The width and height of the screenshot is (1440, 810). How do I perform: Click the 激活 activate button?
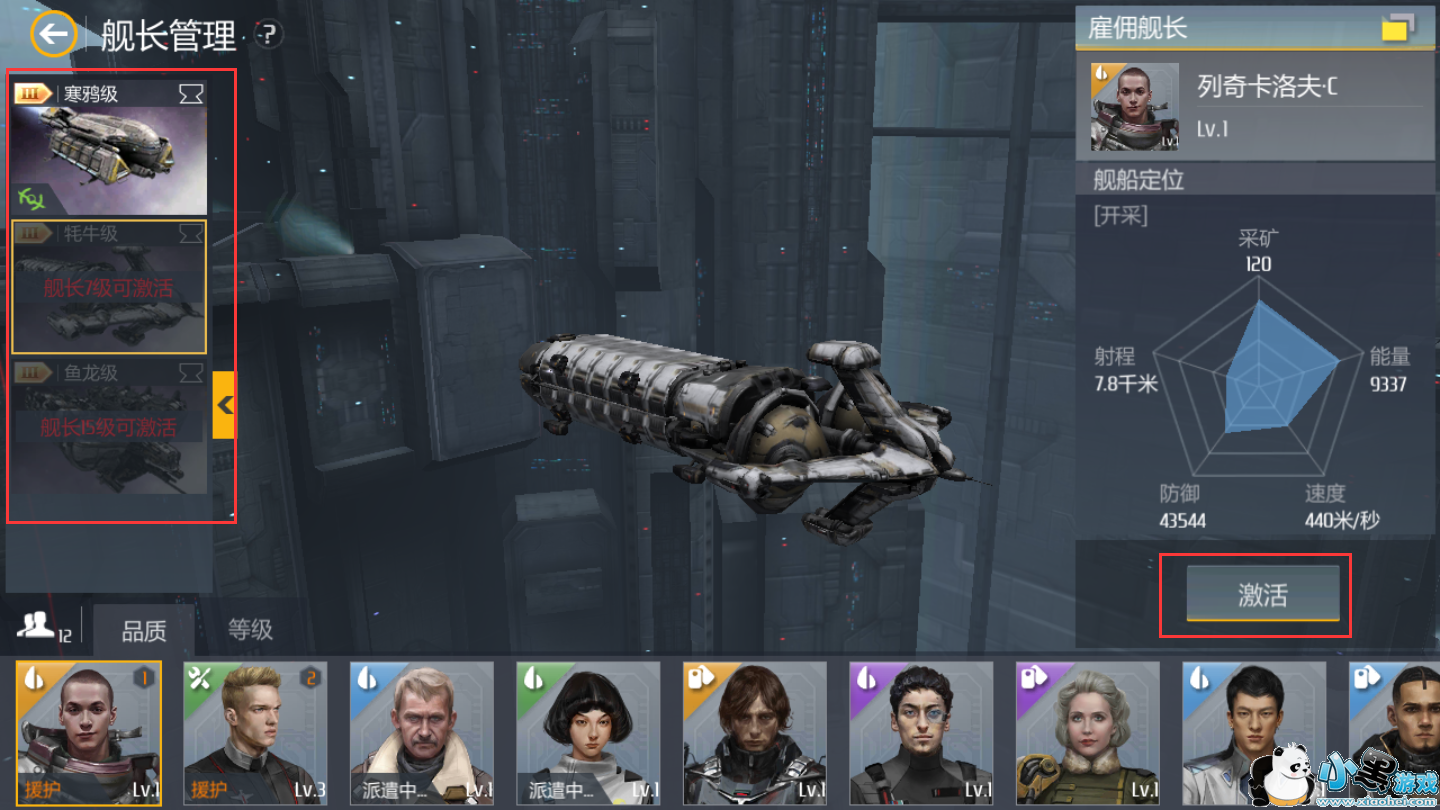click(1262, 595)
